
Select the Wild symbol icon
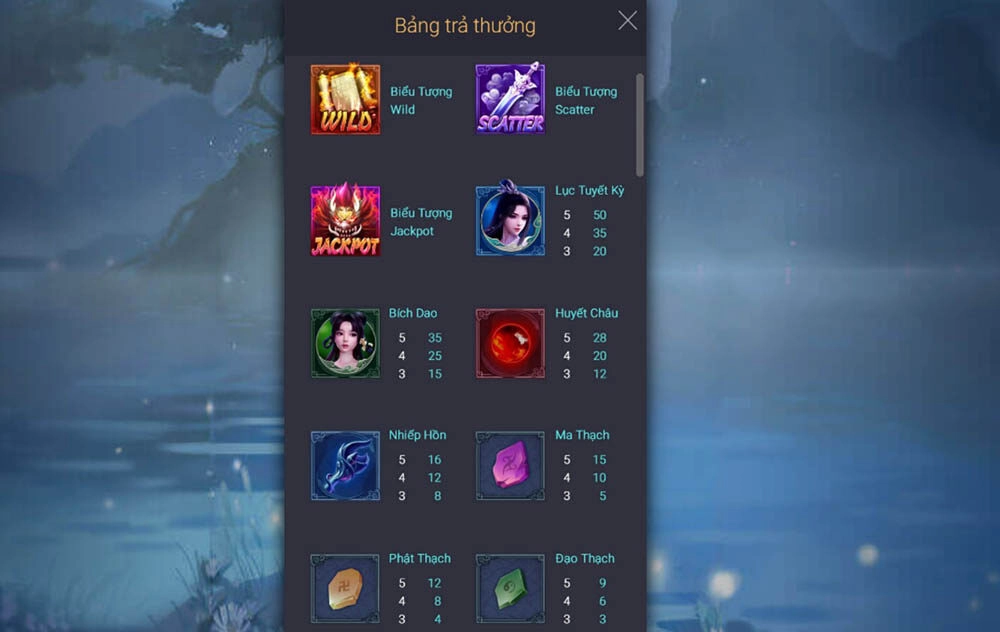[x=345, y=100]
